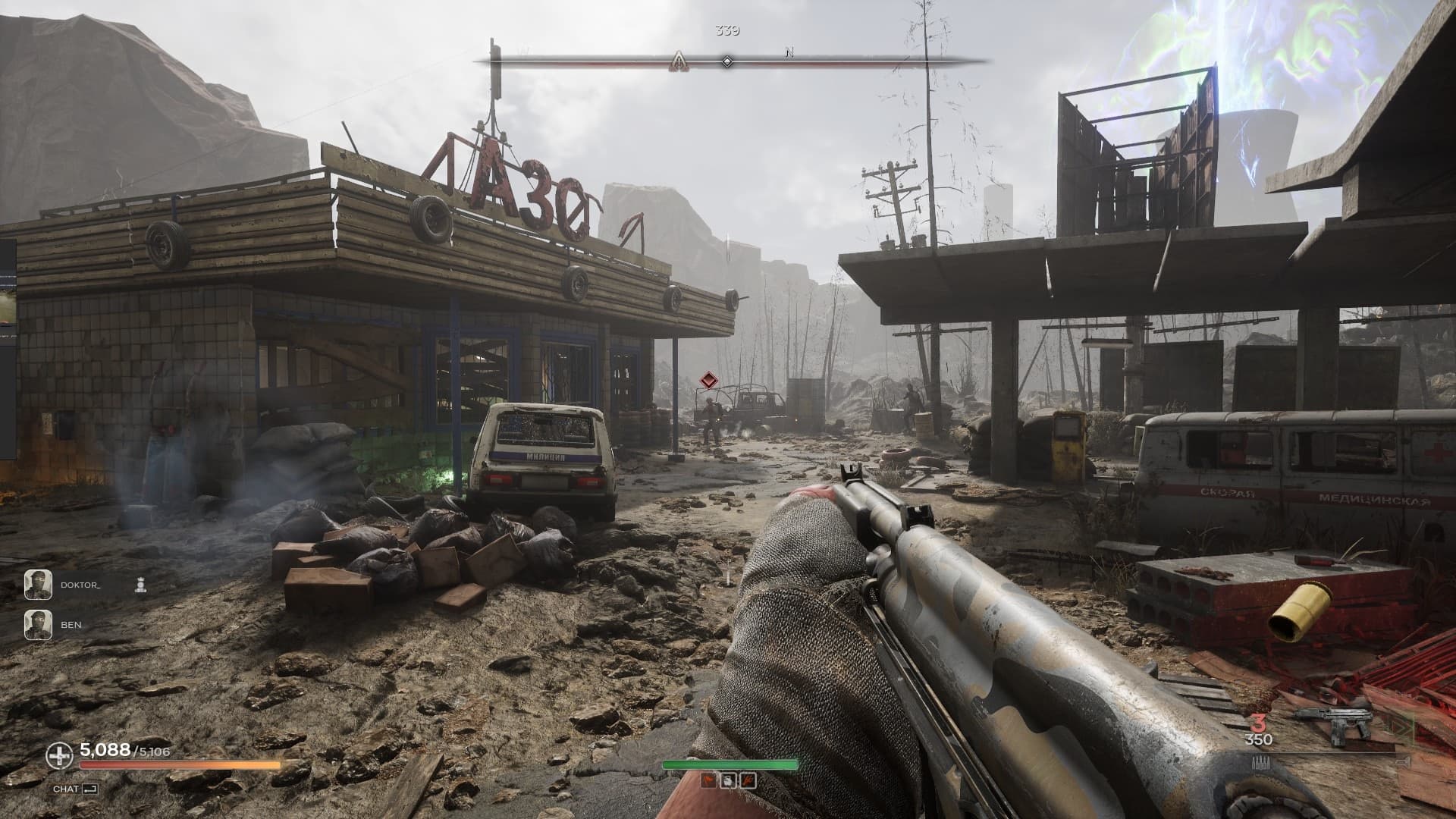This screenshot has height=819, width=1456.
Task: Click the rank badge beside DOKTOR_
Action: coord(140,585)
